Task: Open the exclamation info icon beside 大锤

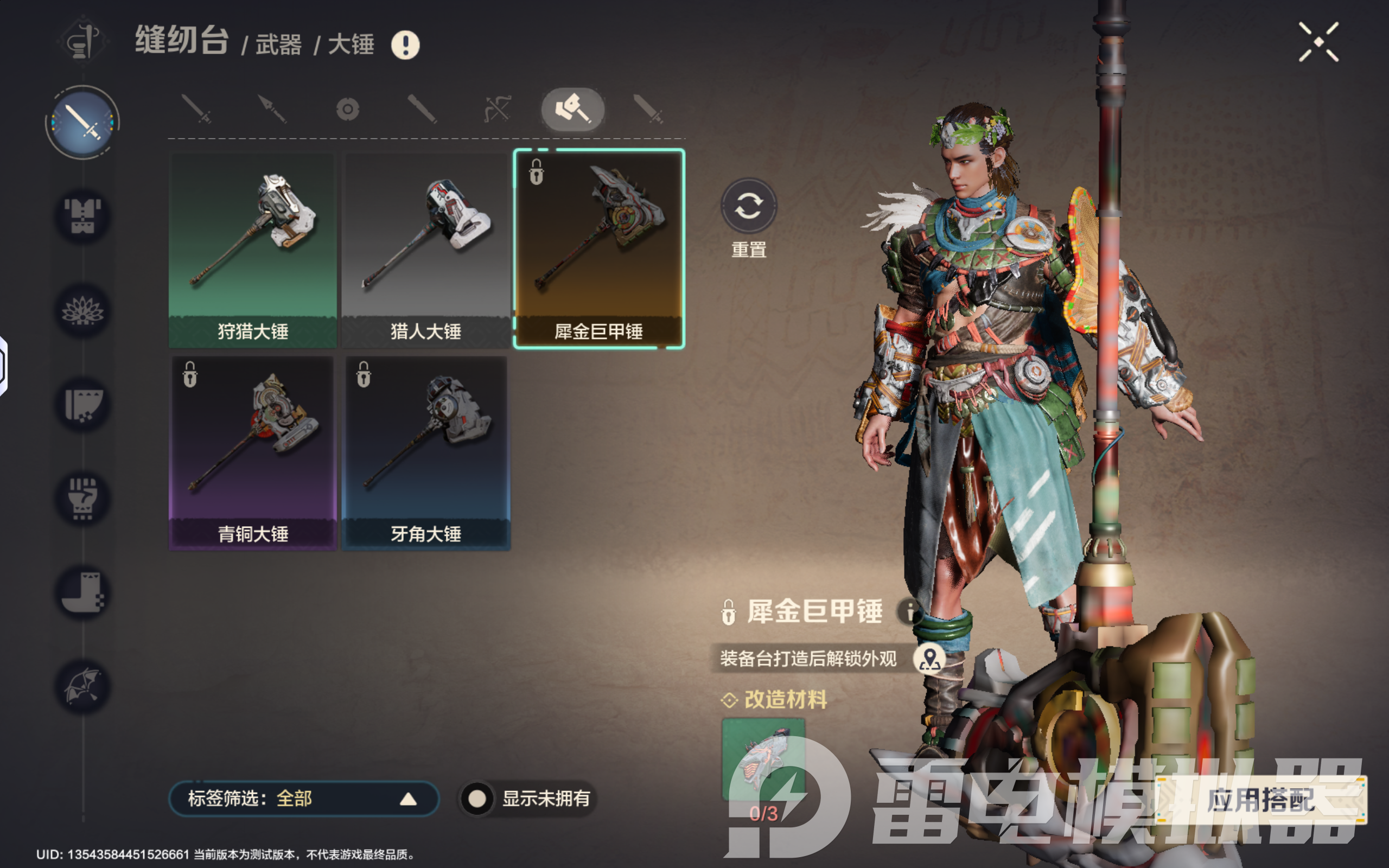Action: click(x=405, y=45)
